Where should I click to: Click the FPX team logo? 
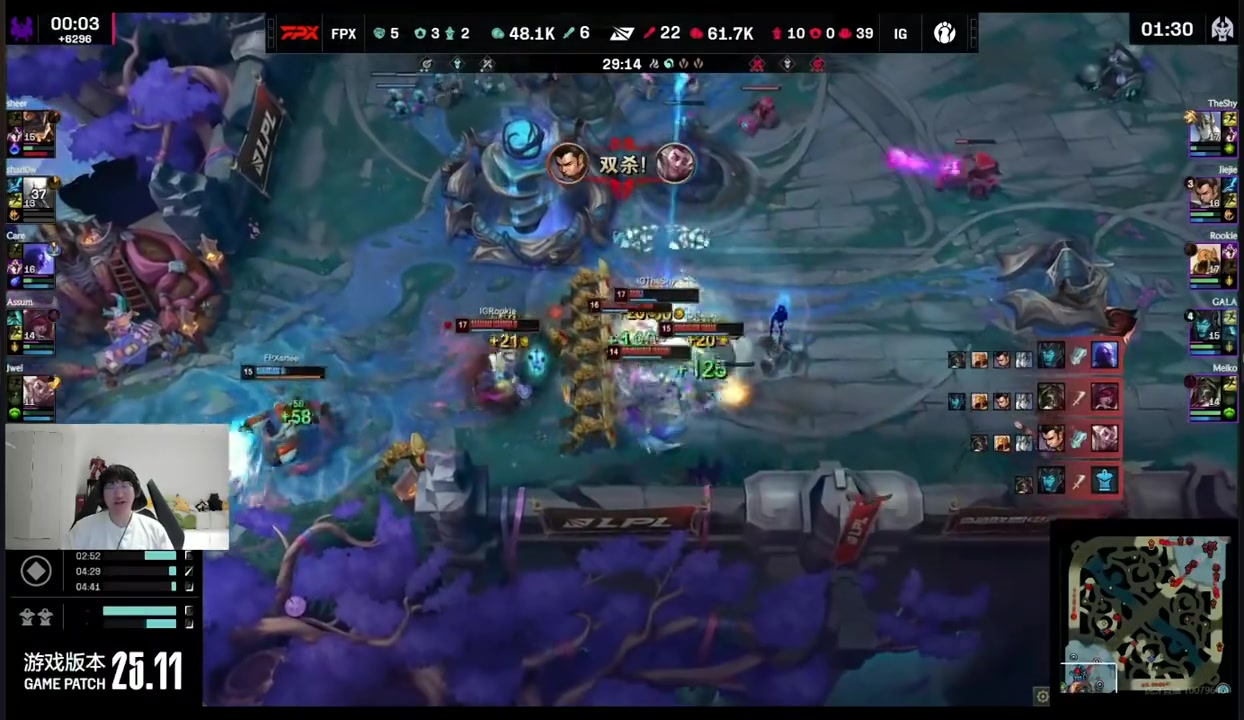(x=299, y=33)
